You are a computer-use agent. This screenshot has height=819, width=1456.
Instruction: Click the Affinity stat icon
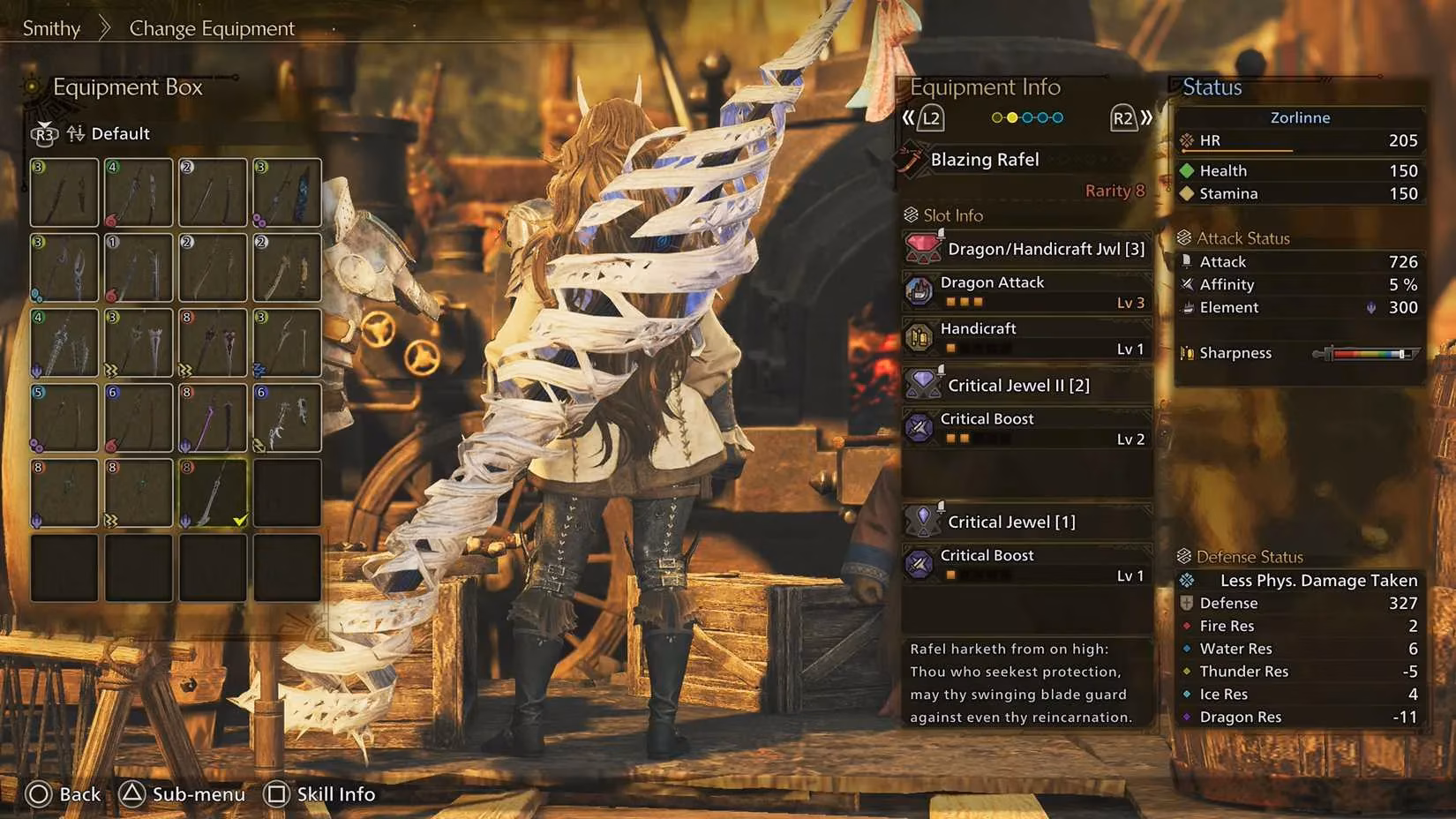1187,284
